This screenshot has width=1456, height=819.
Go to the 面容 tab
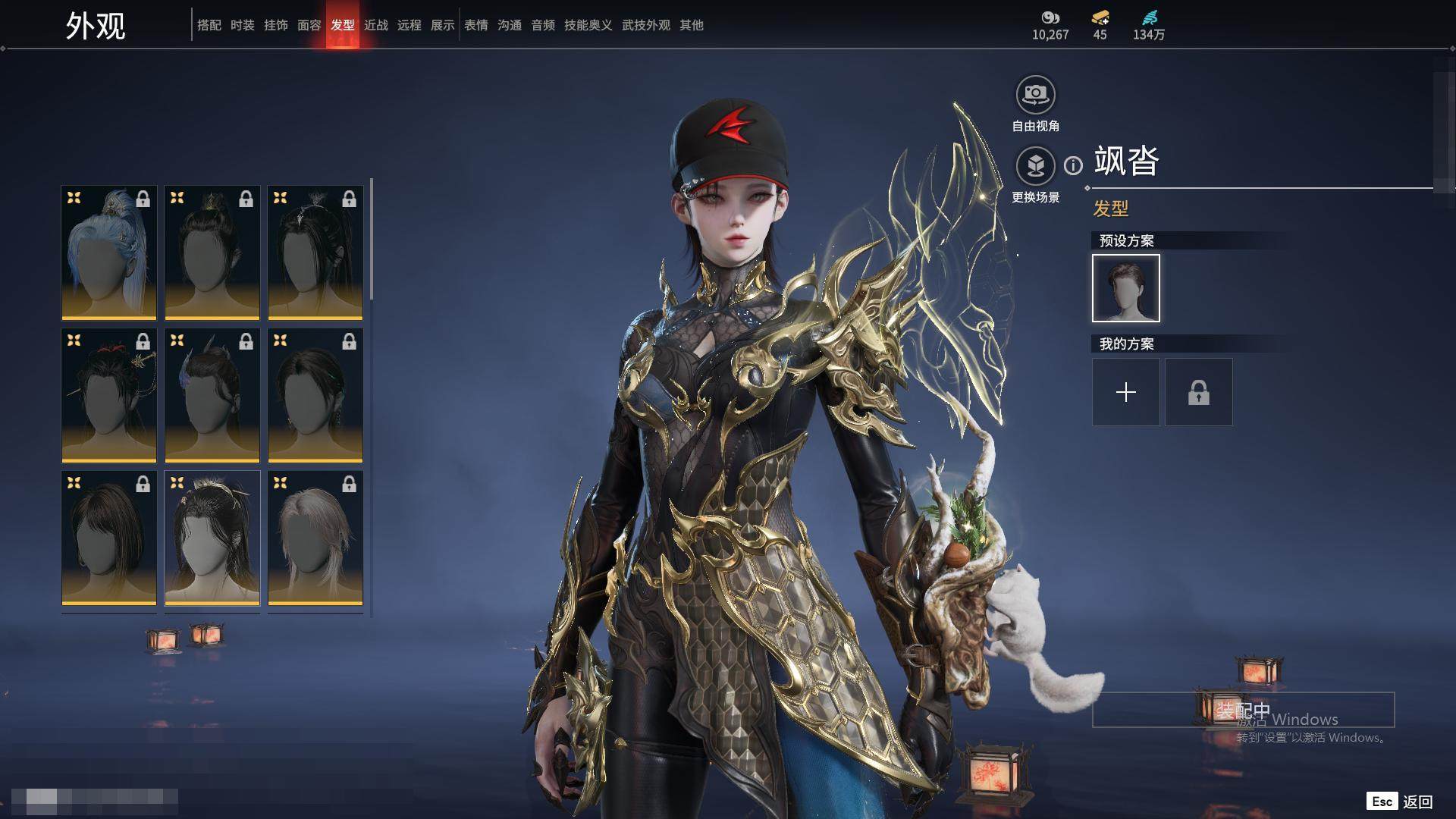[309, 25]
